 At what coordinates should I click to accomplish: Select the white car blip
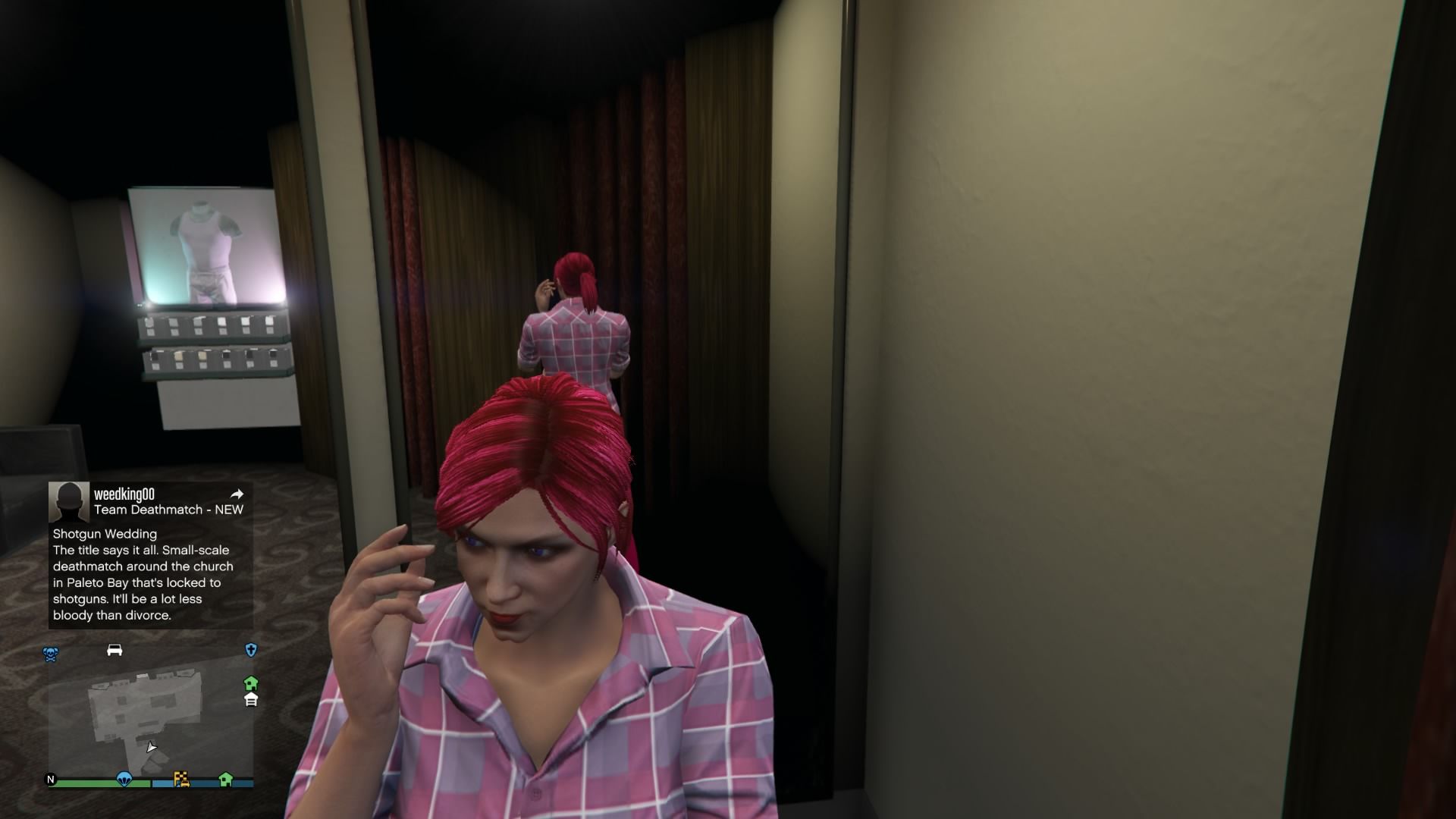coord(115,650)
